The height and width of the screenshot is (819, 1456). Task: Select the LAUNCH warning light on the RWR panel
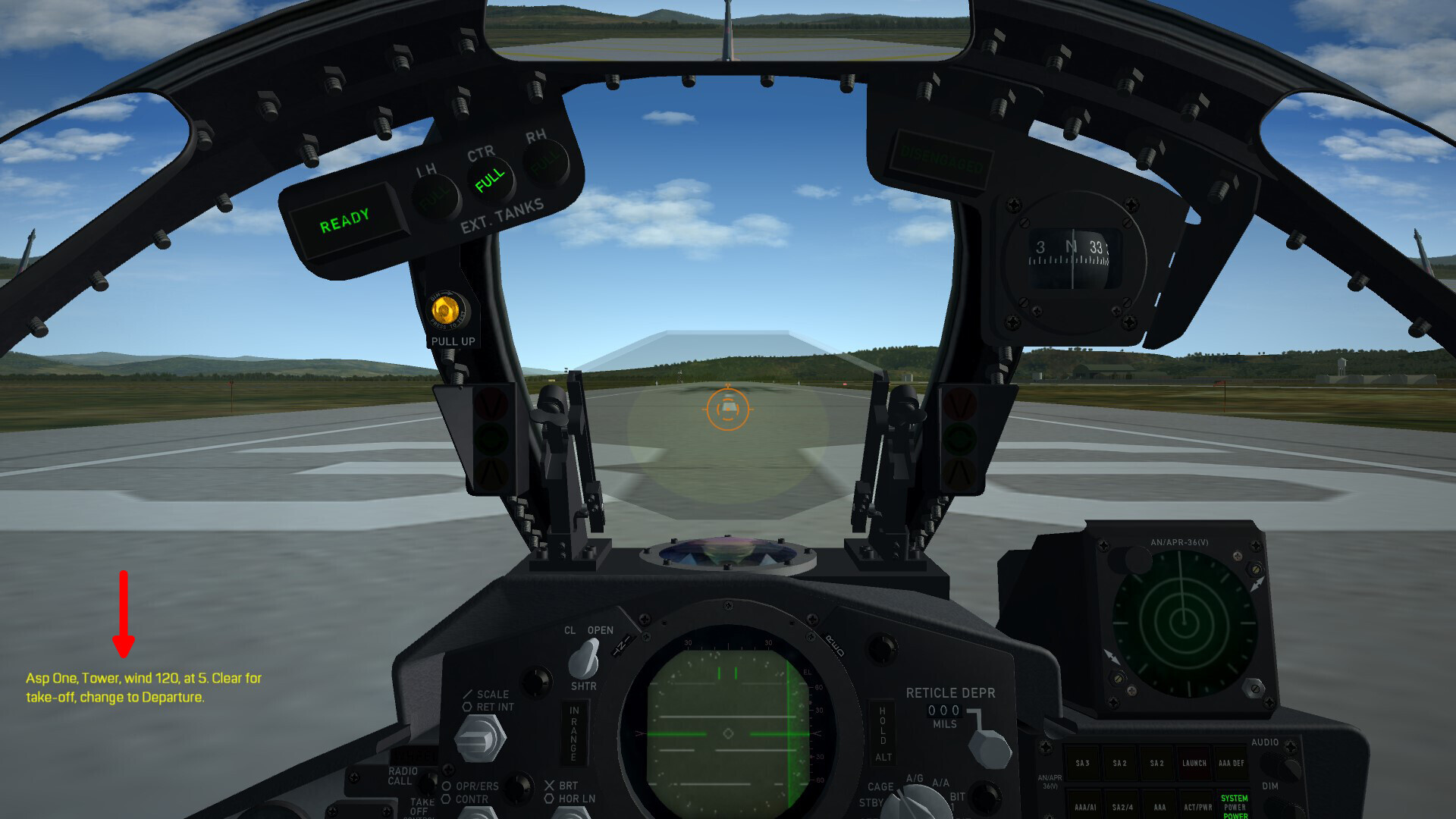coord(1194,764)
